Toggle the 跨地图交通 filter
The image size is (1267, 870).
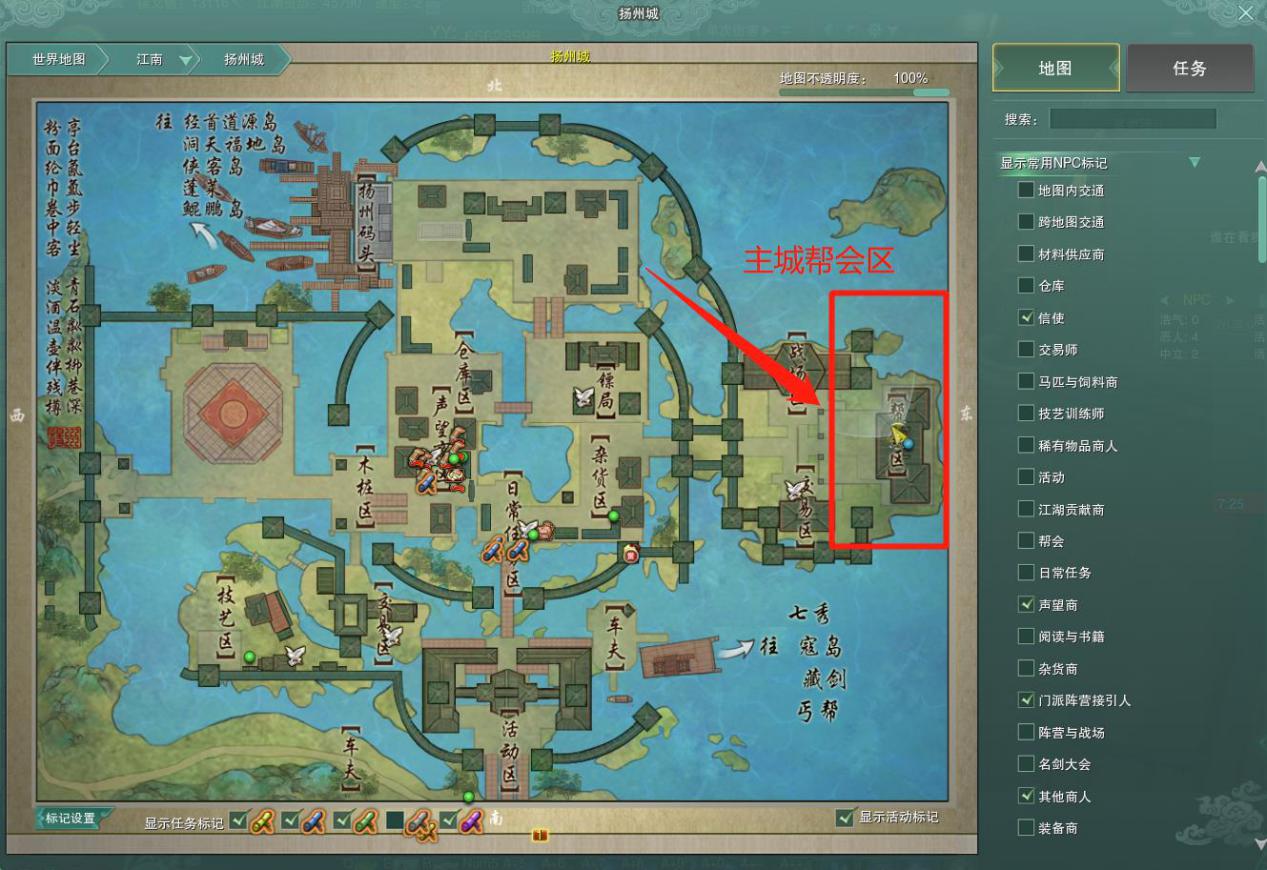[1026, 222]
